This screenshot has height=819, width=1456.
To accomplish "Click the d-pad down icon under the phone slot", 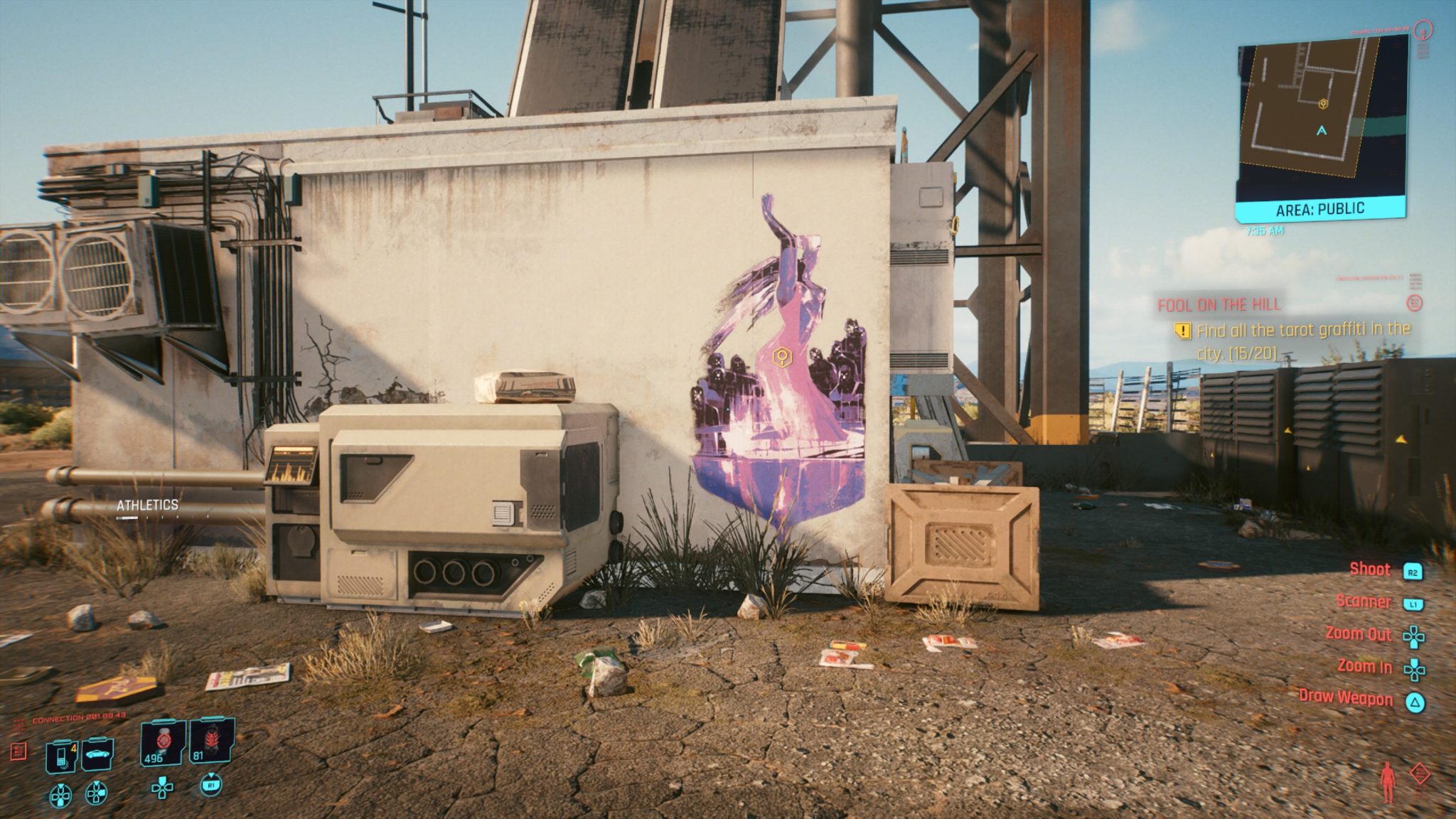I will pos(60,796).
